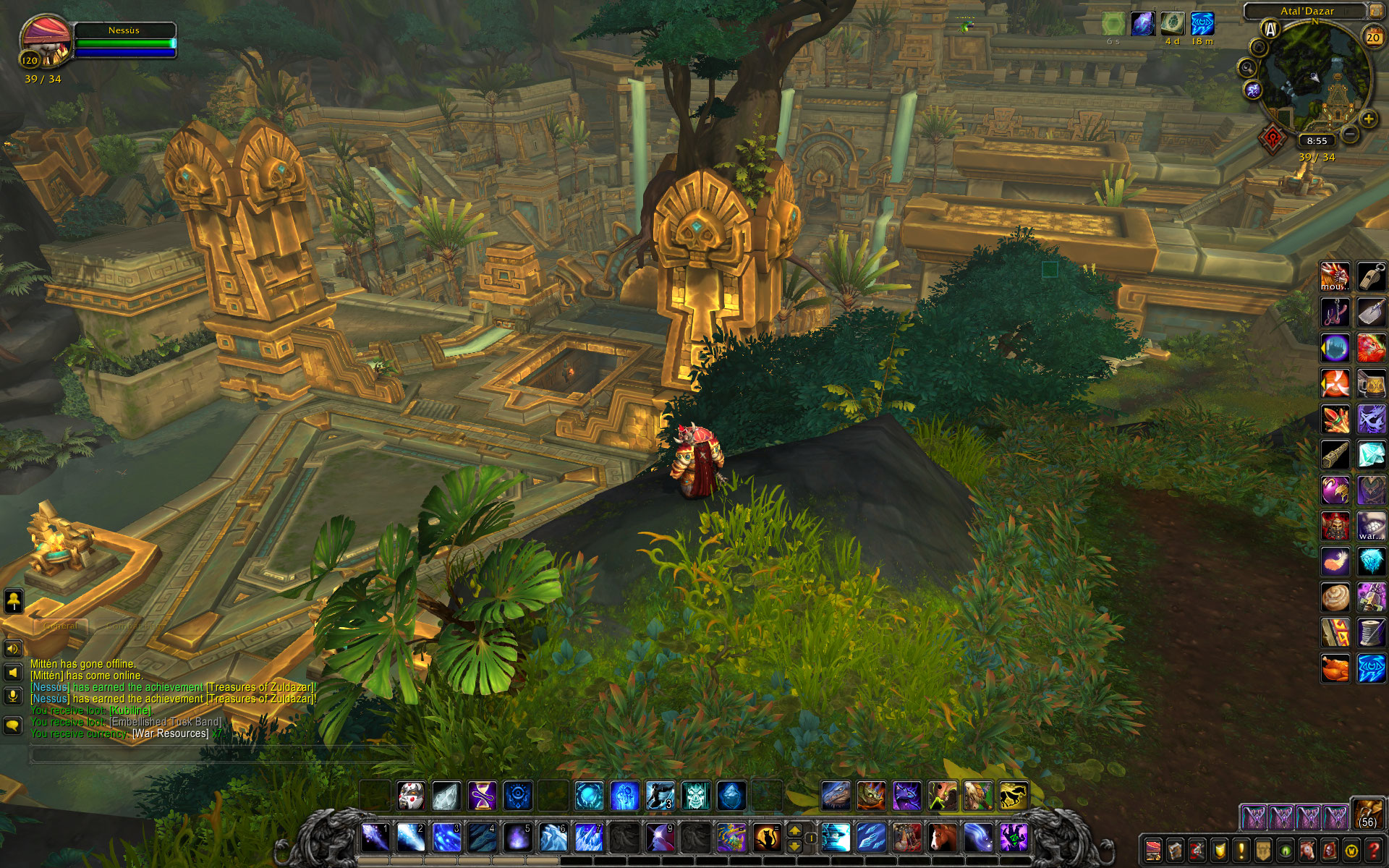Use the brown horse mount ability icon

[942, 838]
